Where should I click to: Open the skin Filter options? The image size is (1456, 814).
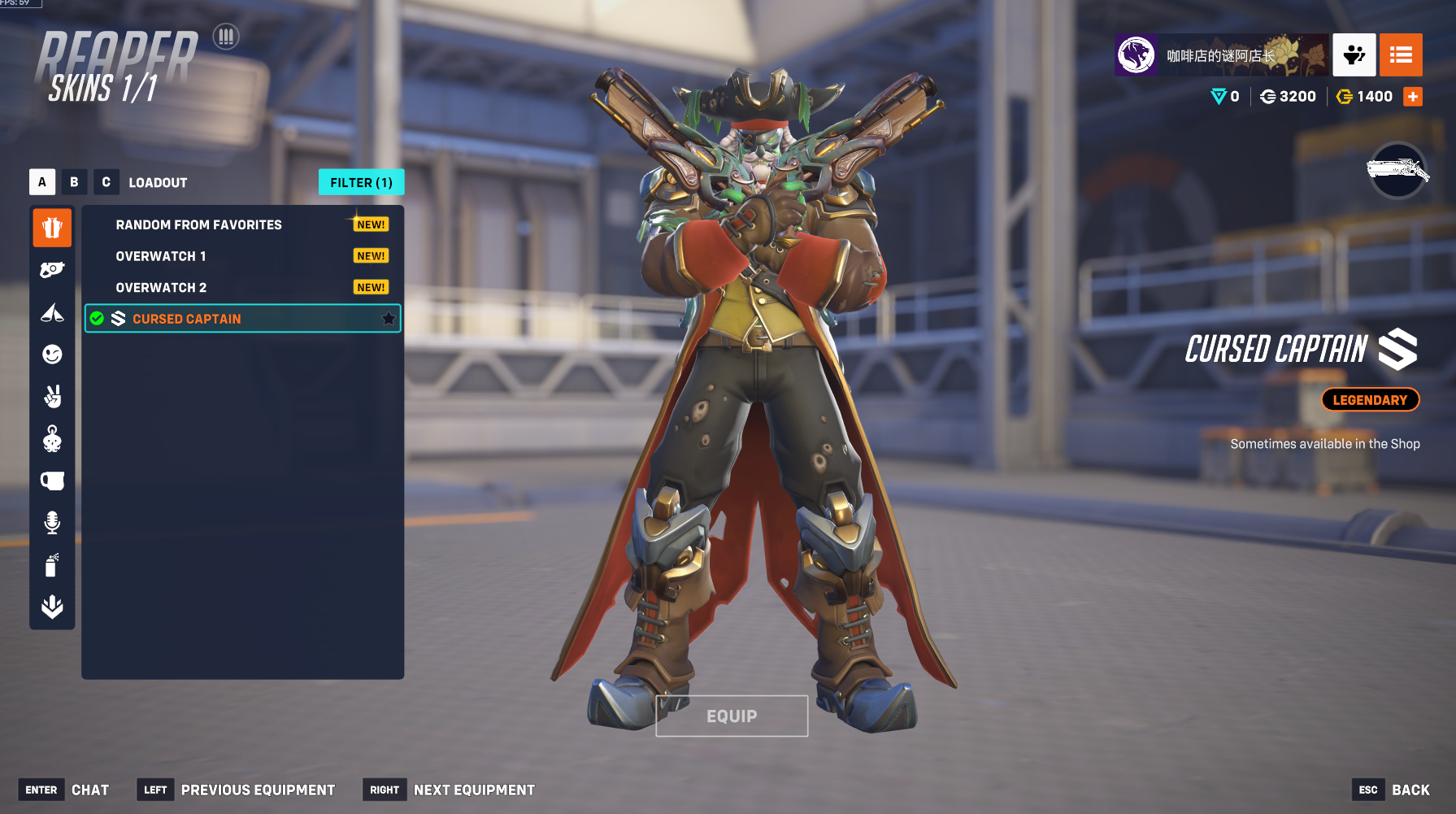pos(361,183)
